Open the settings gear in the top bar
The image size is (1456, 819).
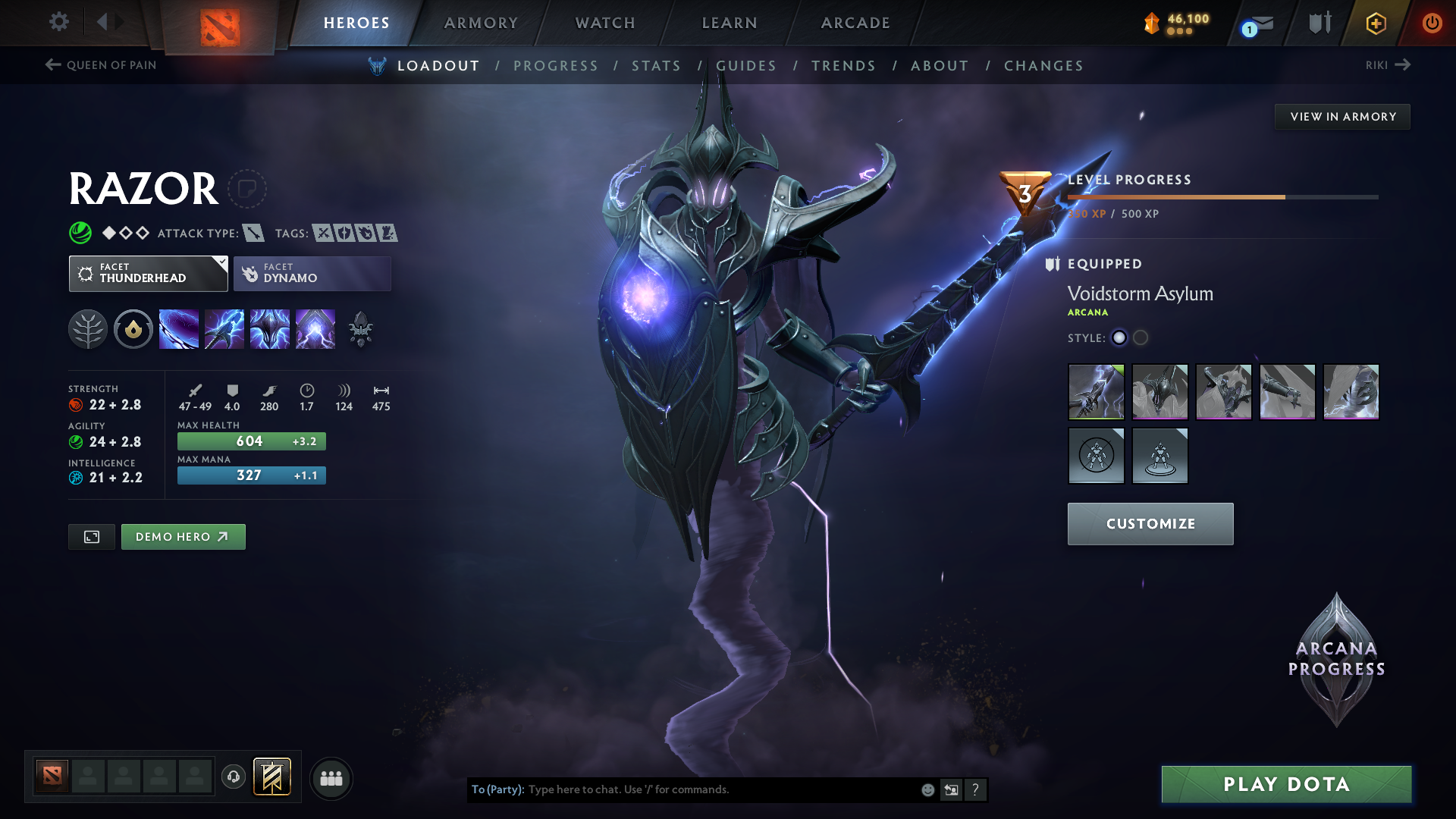tap(58, 22)
